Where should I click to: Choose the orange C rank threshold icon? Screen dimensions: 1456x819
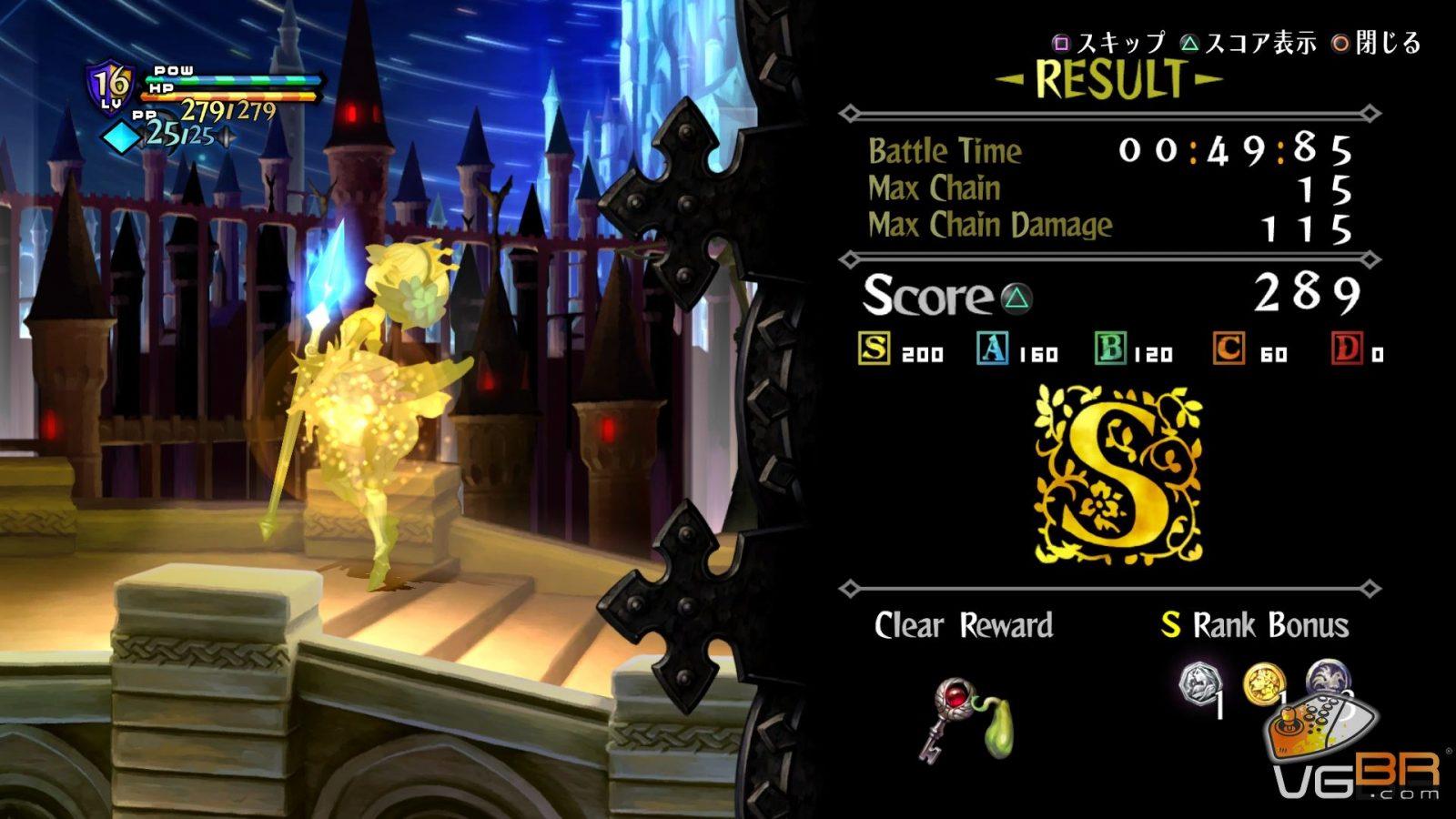click(x=1228, y=349)
